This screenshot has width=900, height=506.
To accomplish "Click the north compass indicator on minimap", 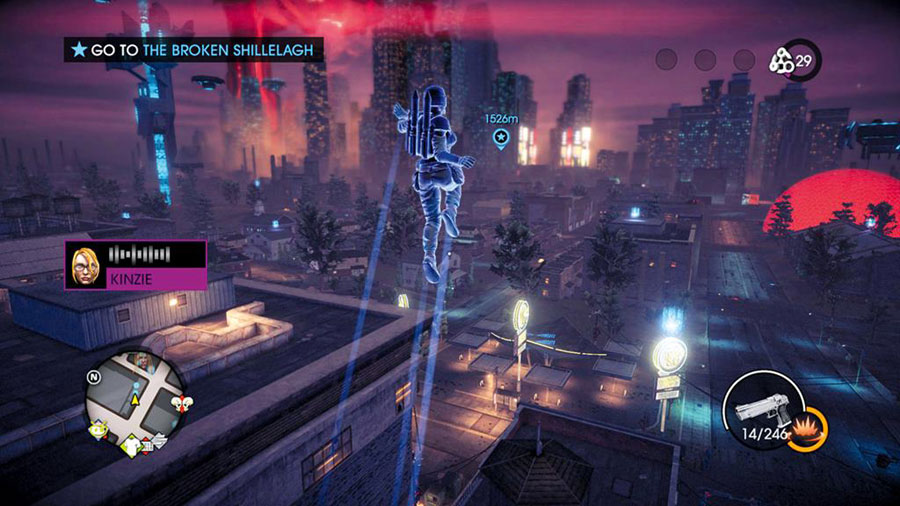I will [92, 377].
